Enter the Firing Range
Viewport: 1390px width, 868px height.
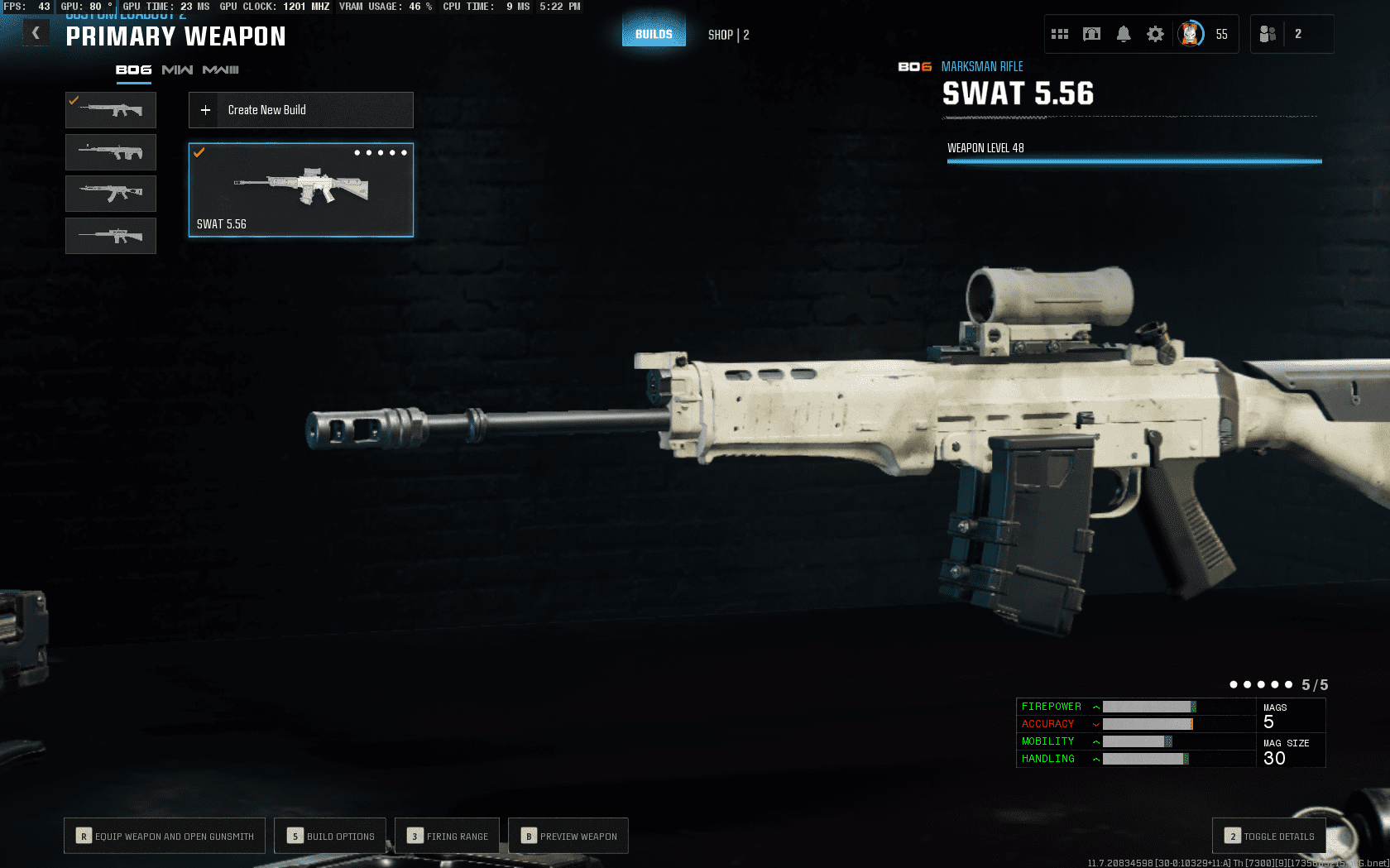click(448, 836)
